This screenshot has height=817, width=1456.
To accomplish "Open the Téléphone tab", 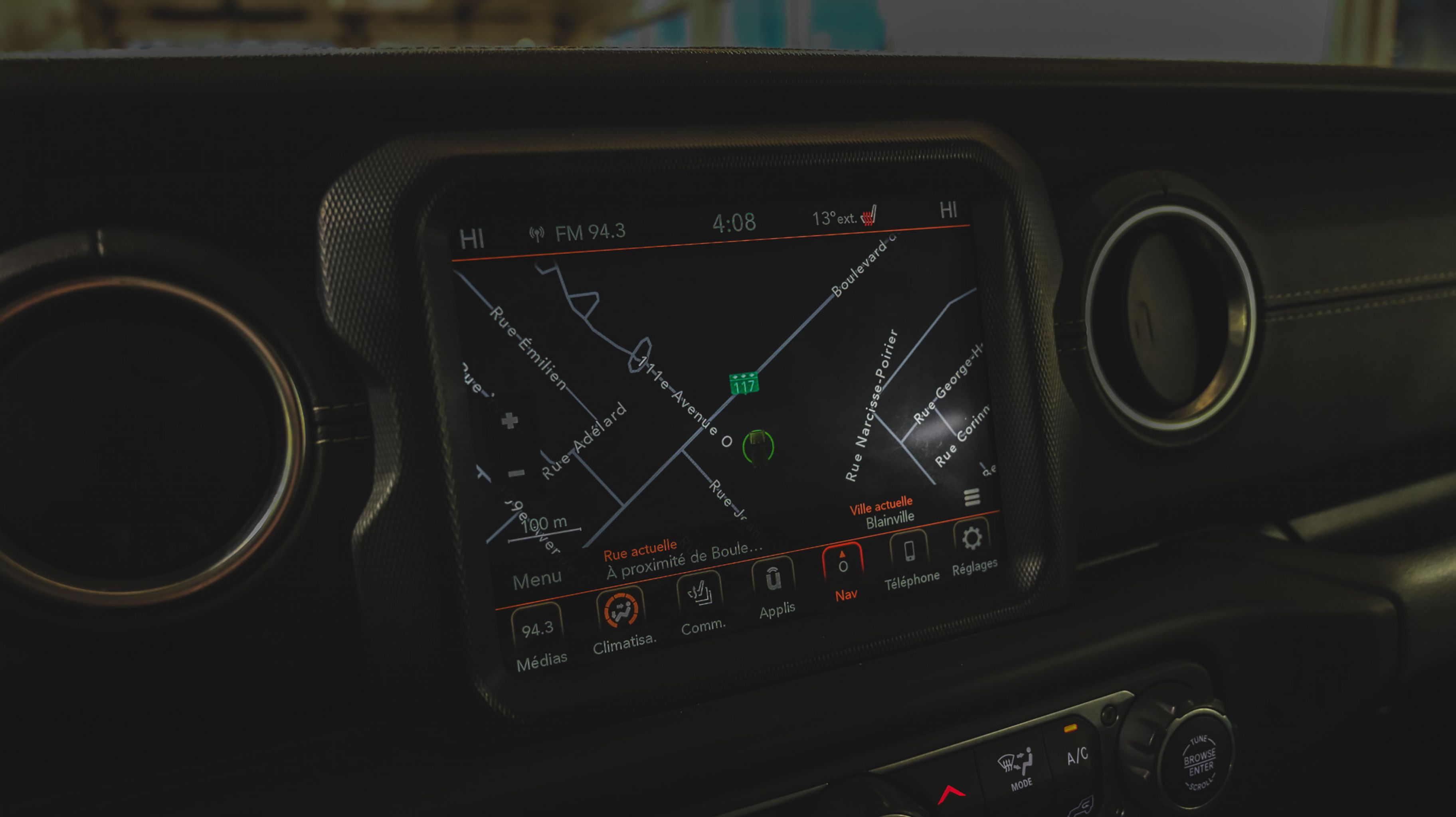I will tap(910, 559).
